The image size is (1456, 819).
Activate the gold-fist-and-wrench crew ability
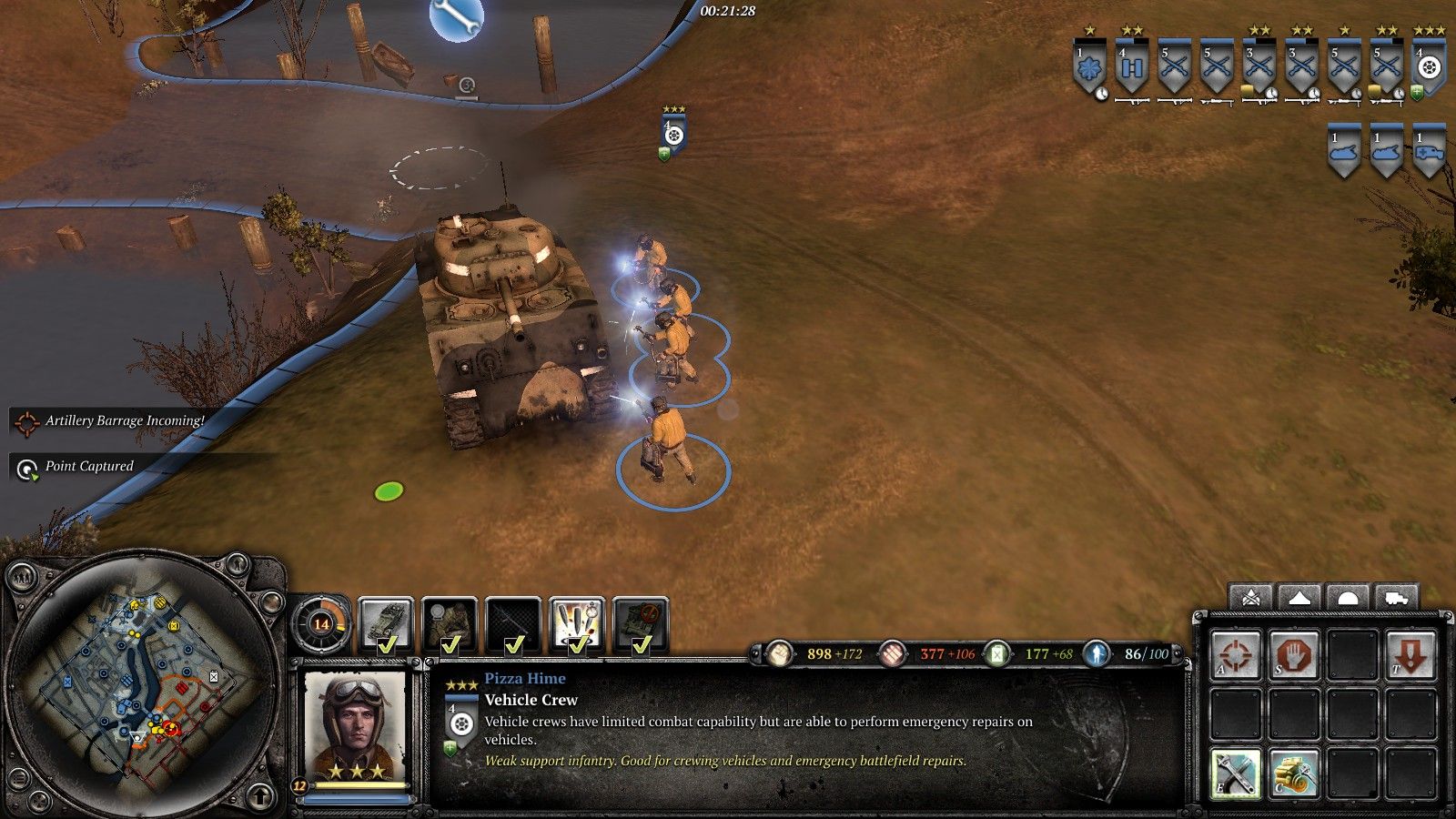(x=1294, y=773)
